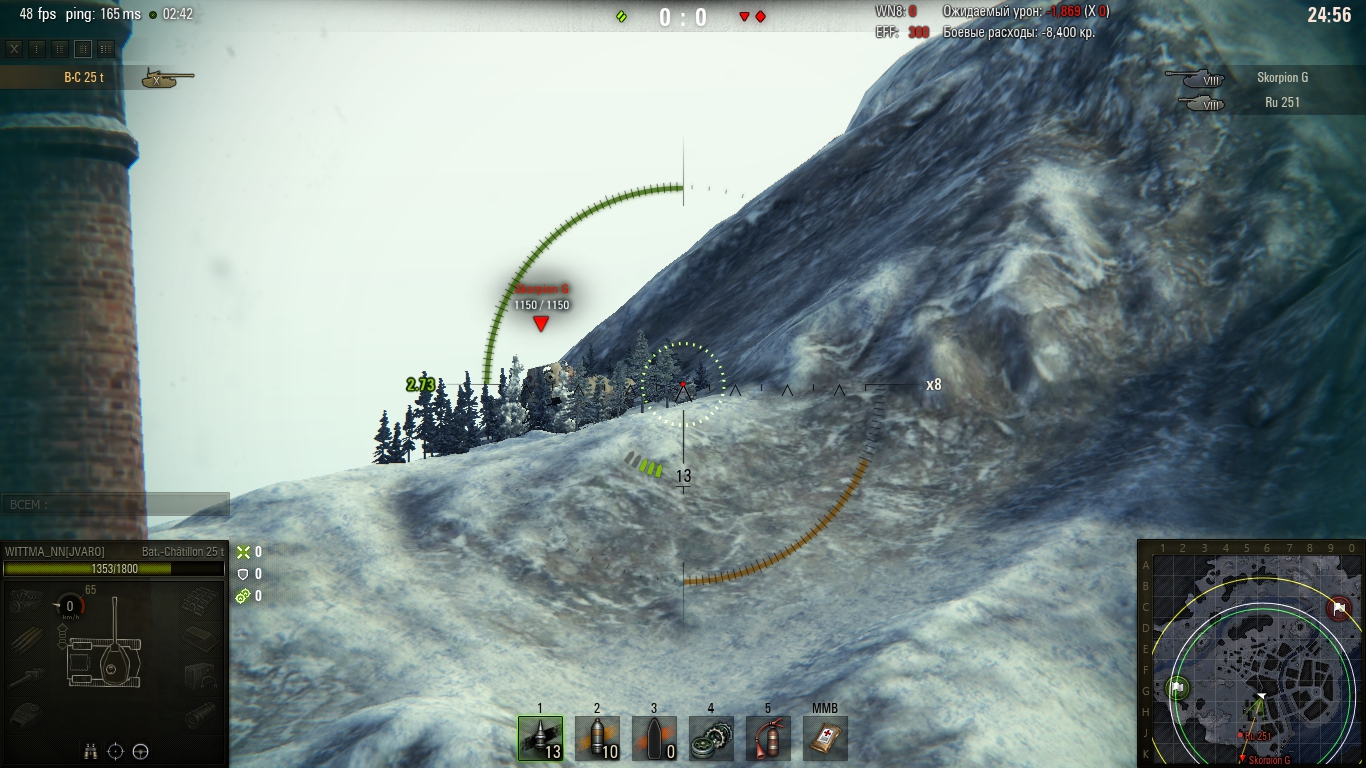Click the crosshair icon in the damage panel
Screen dimensions: 1366x768
point(115,752)
